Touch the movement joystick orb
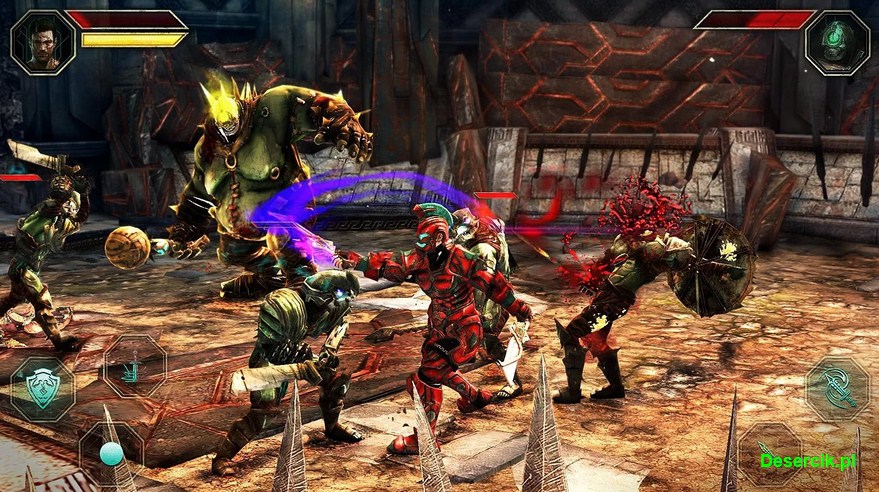 pos(111,454)
